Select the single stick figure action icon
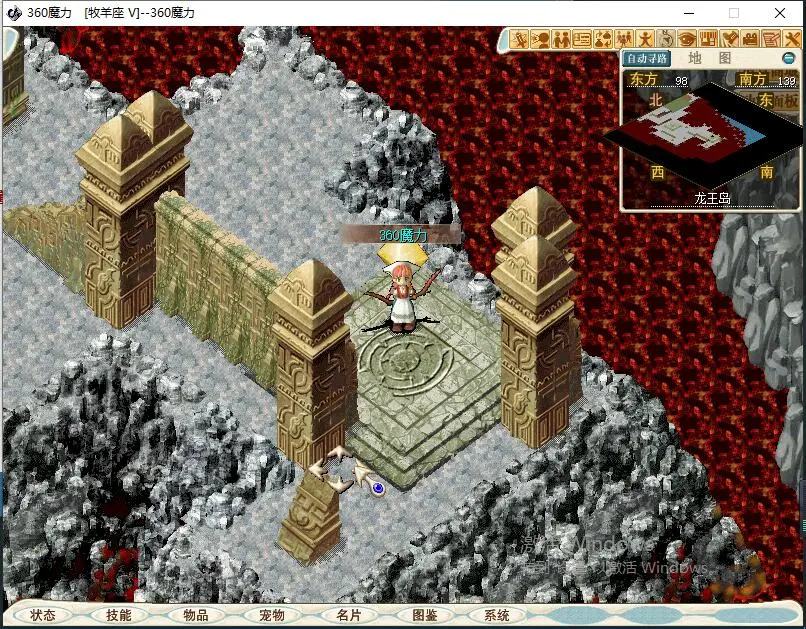The image size is (806, 629). [646, 40]
